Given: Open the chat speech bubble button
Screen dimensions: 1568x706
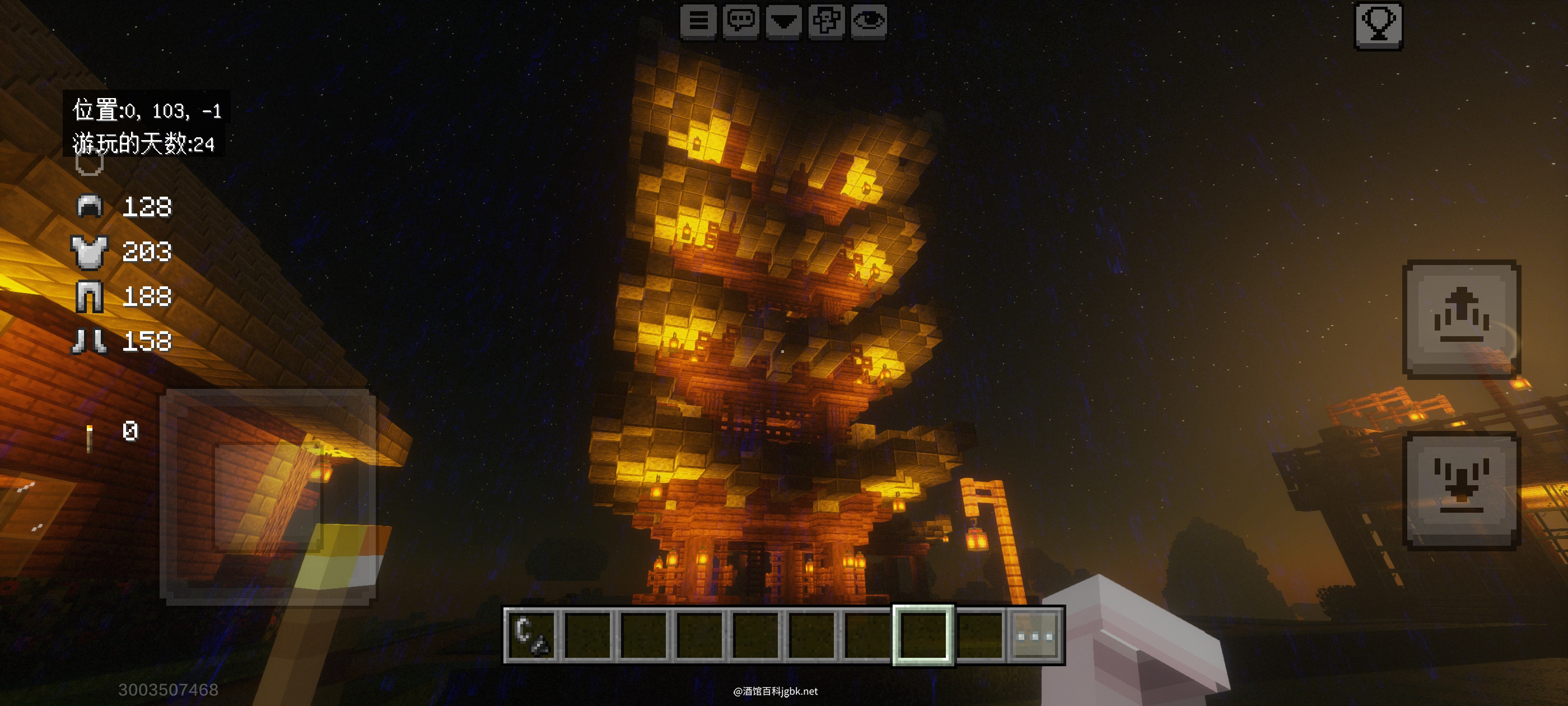Looking at the screenshot, I should 741,21.
